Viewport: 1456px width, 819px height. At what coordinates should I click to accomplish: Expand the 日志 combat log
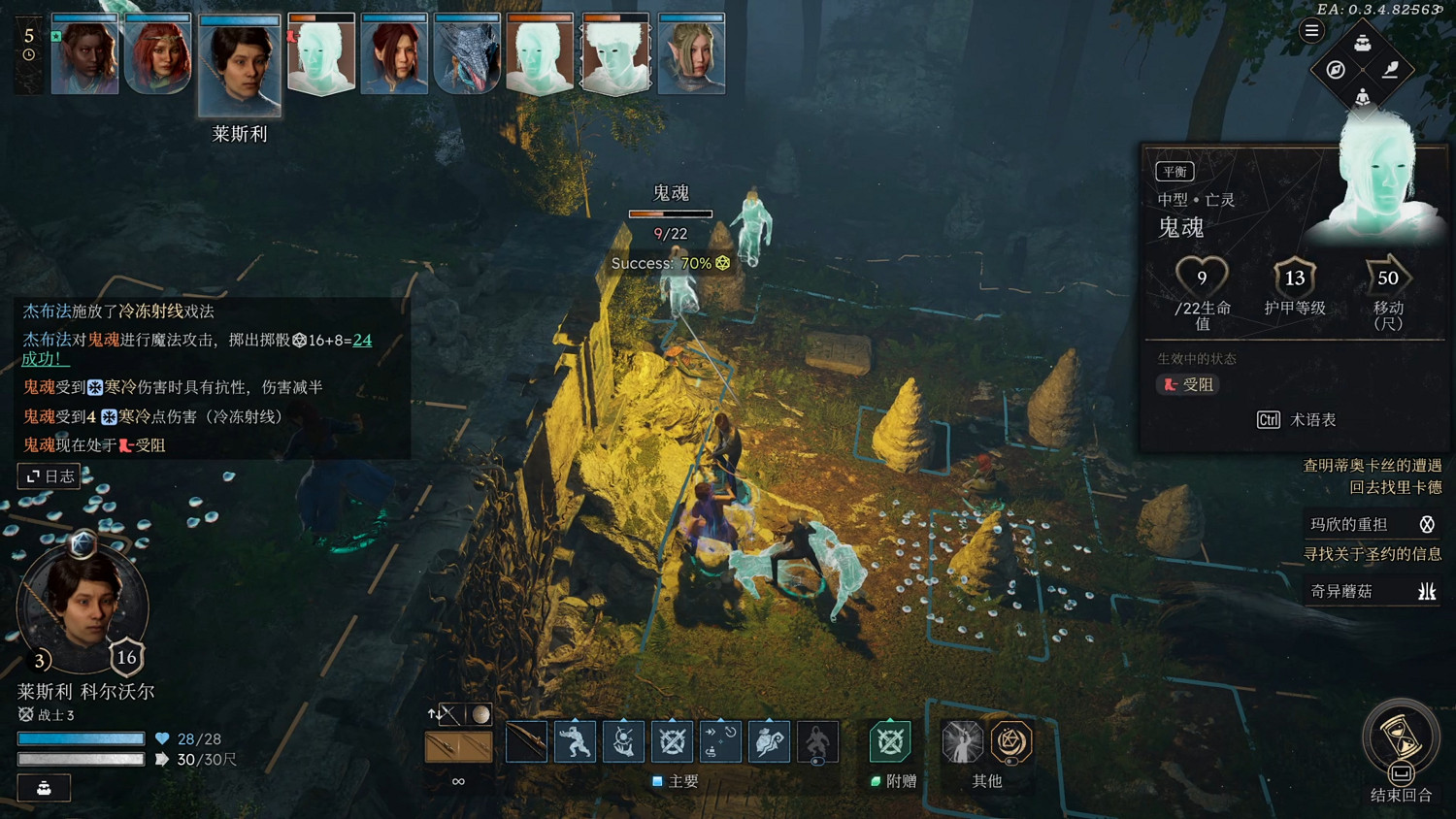click(x=50, y=475)
